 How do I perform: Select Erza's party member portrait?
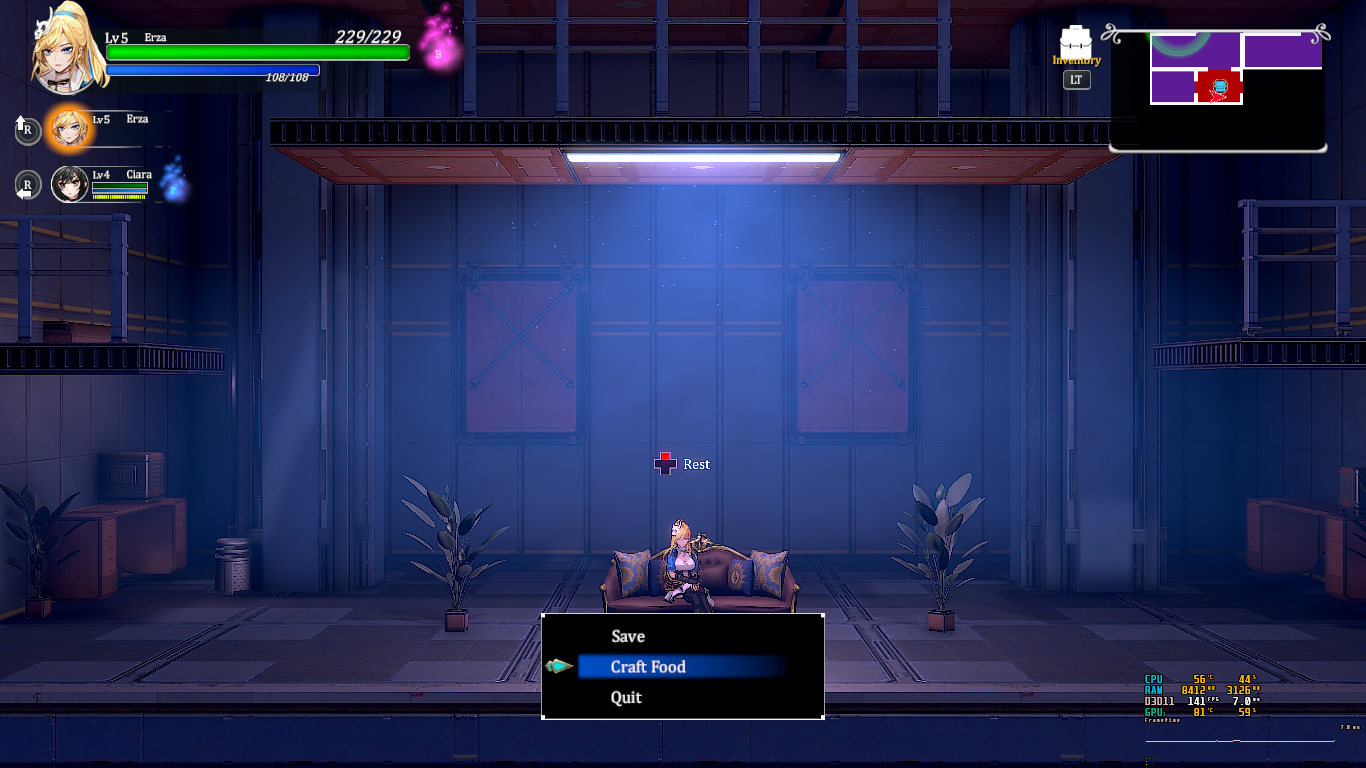tap(69, 127)
